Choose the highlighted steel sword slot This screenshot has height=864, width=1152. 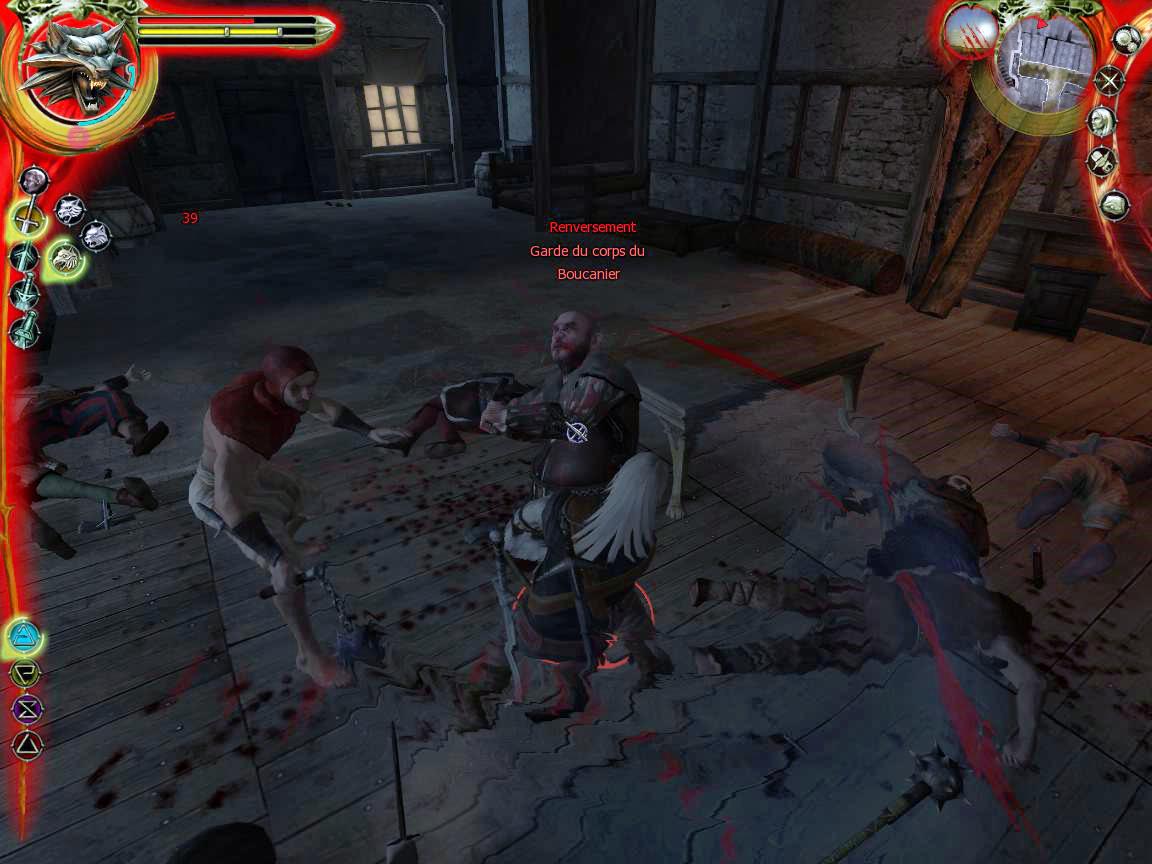28,220
